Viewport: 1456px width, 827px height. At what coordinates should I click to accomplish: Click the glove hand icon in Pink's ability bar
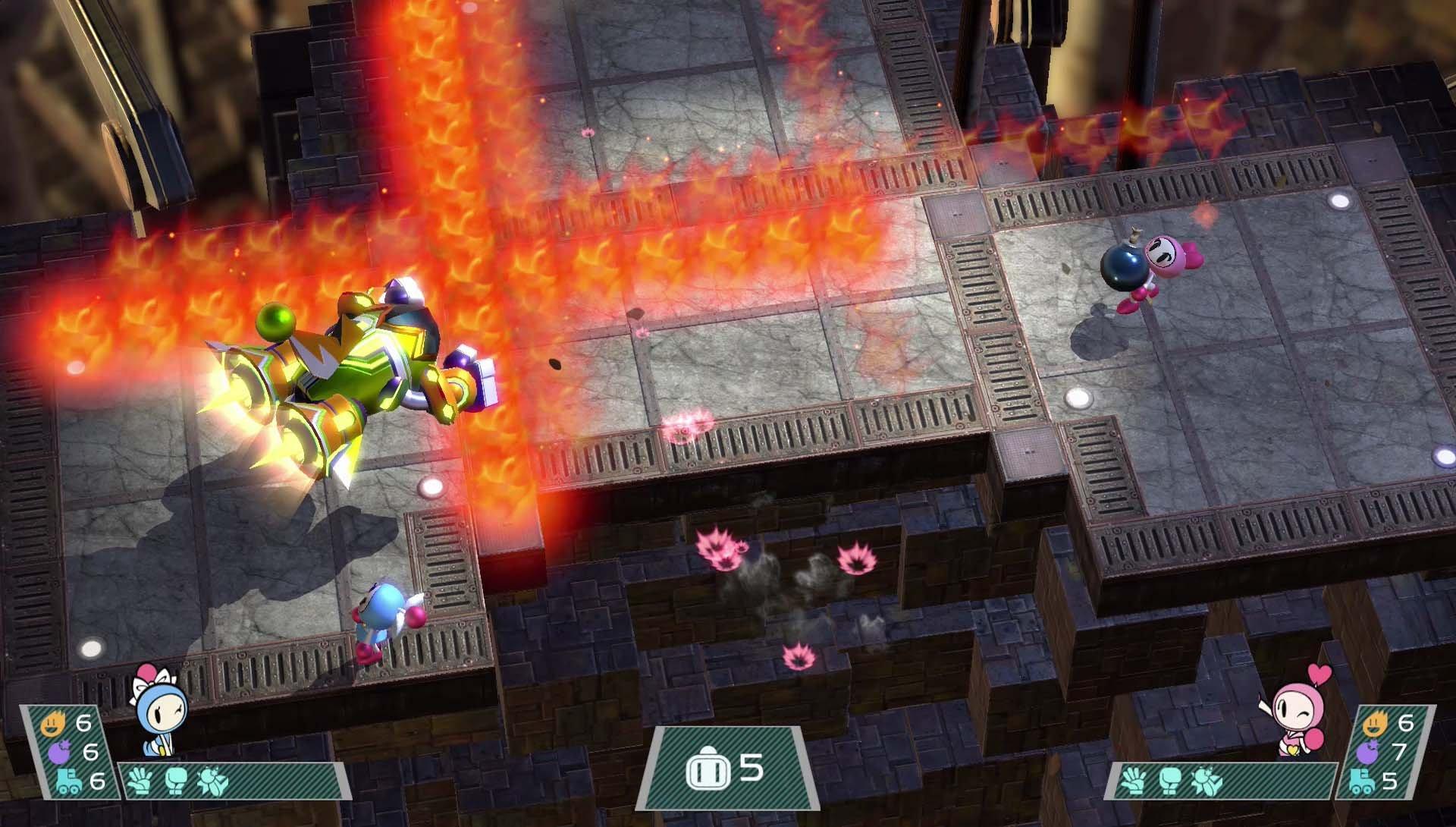pos(1132,780)
